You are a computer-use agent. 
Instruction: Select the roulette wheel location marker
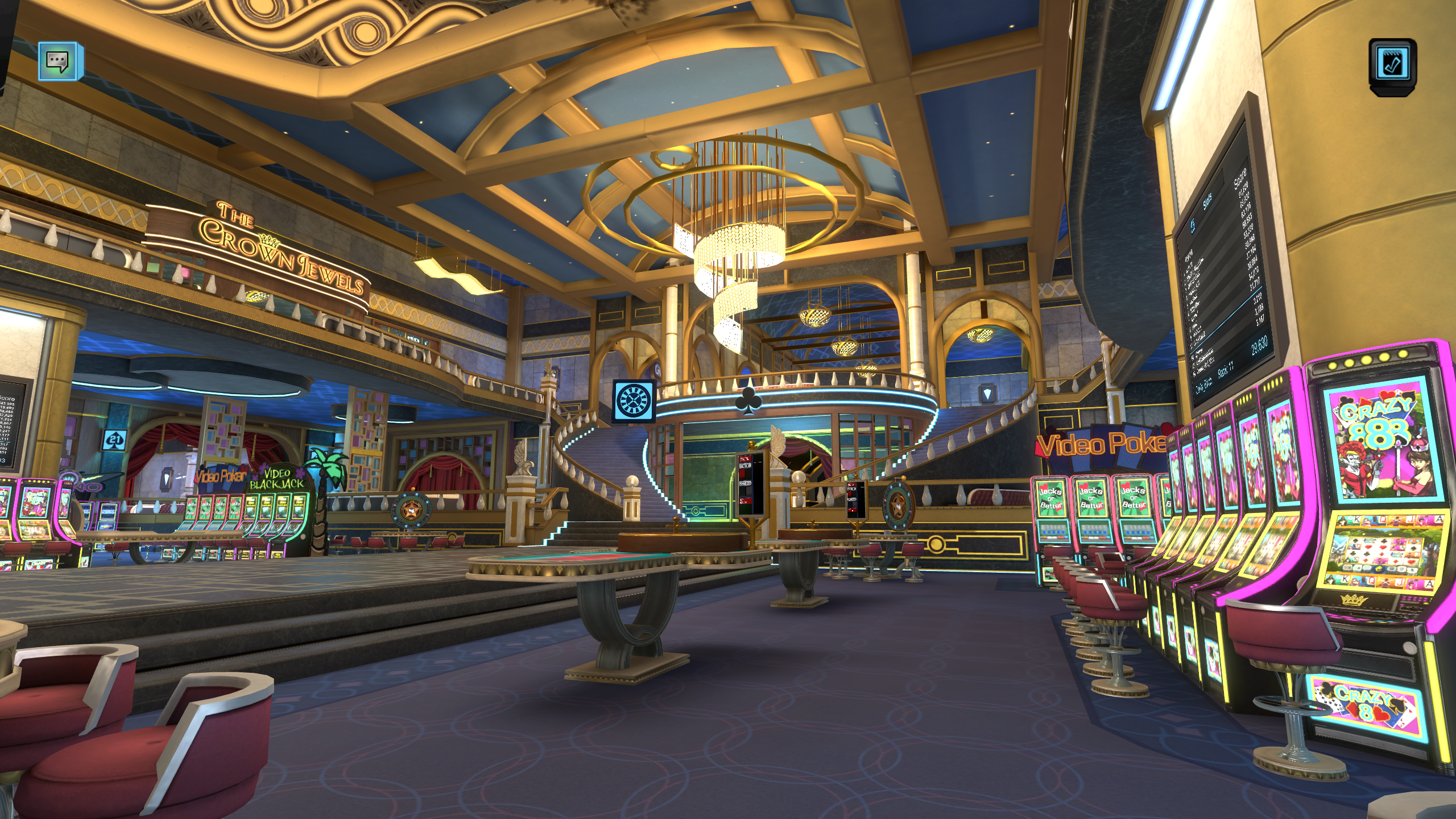[633, 400]
